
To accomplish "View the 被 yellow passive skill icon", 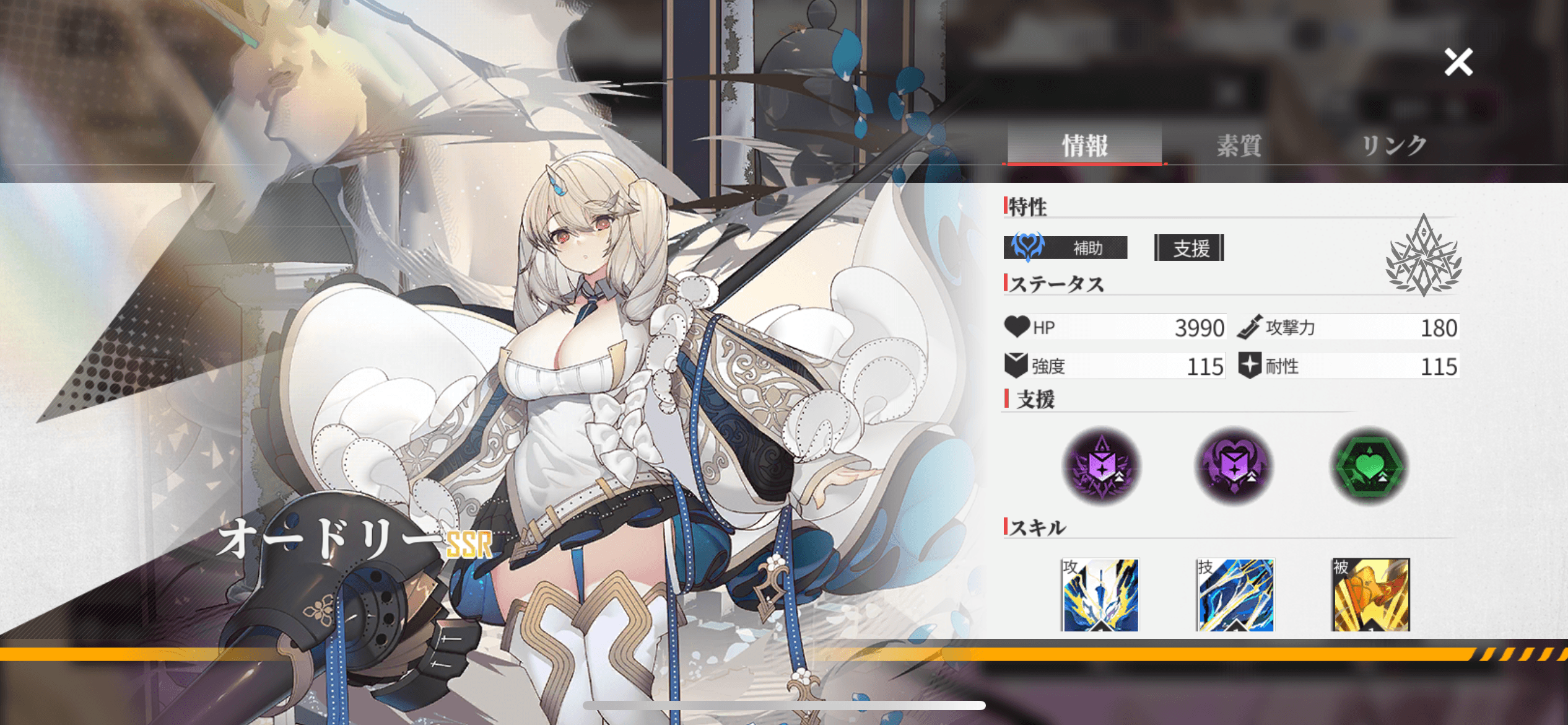I will [x=1371, y=595].
